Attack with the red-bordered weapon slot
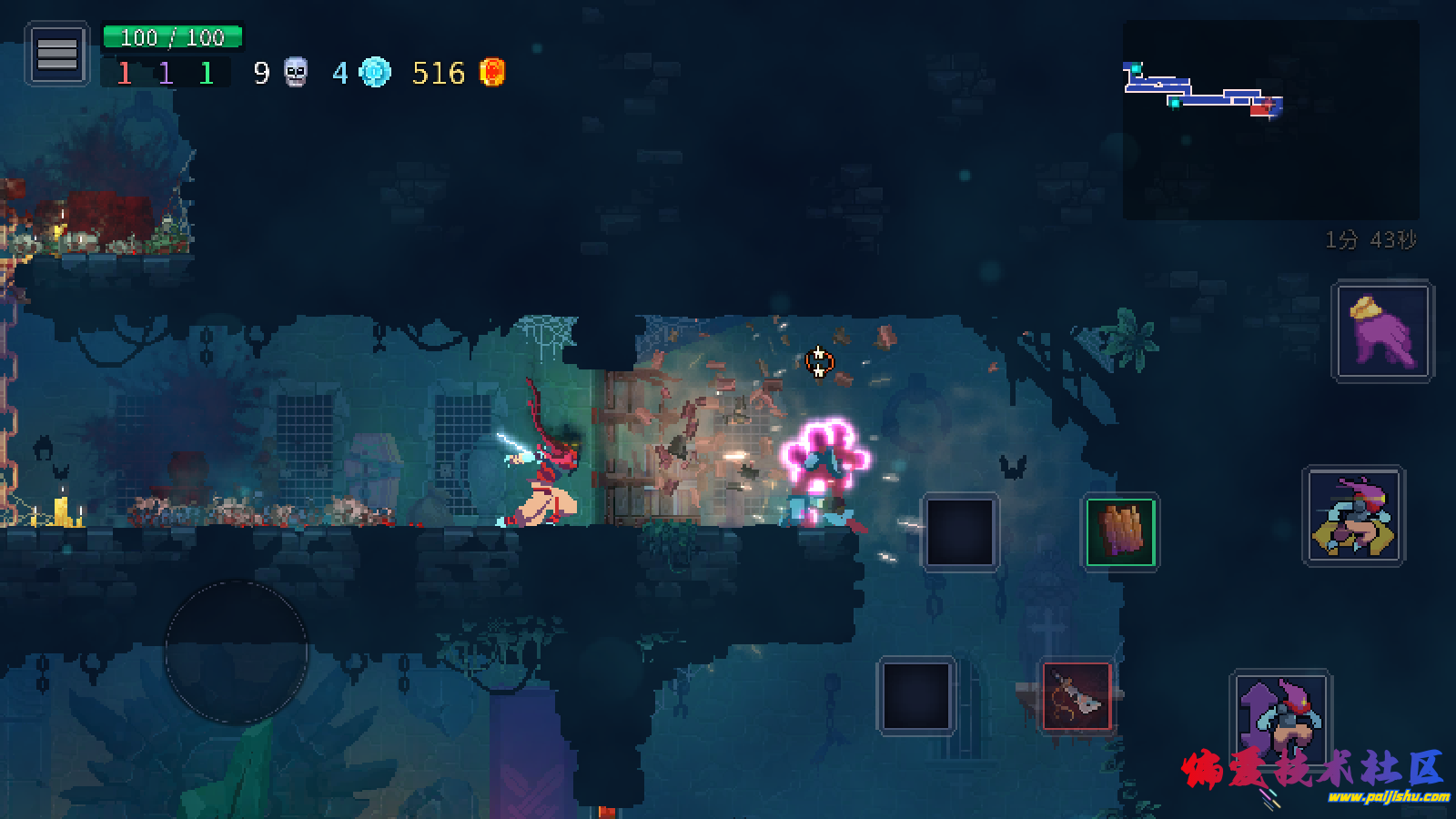 [x=1077, y=697]
